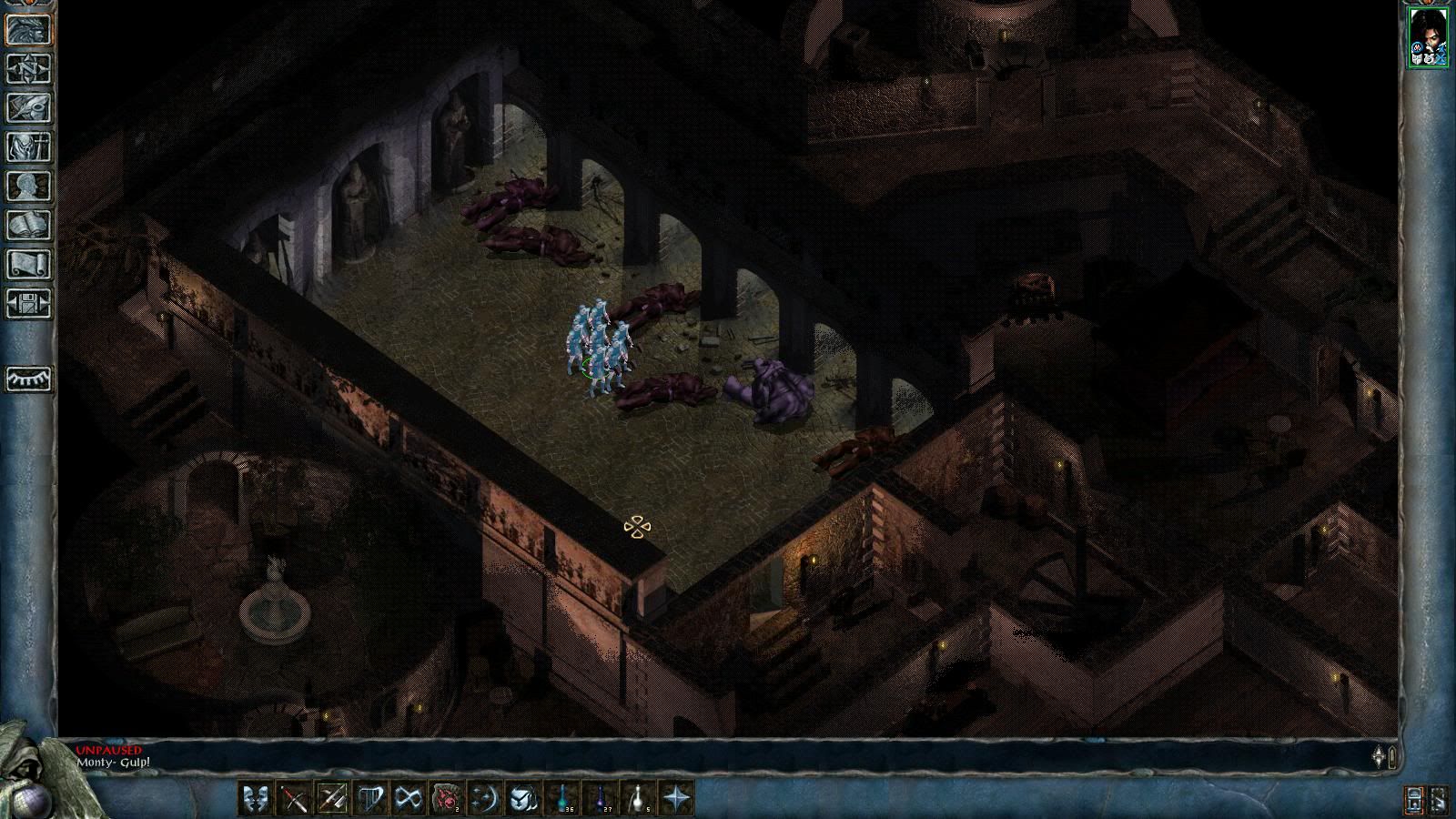Select the sword and axe weapon slot
Image resolution: width=1456 pixels, height=819 pixels.
click(x=332, y=799)
